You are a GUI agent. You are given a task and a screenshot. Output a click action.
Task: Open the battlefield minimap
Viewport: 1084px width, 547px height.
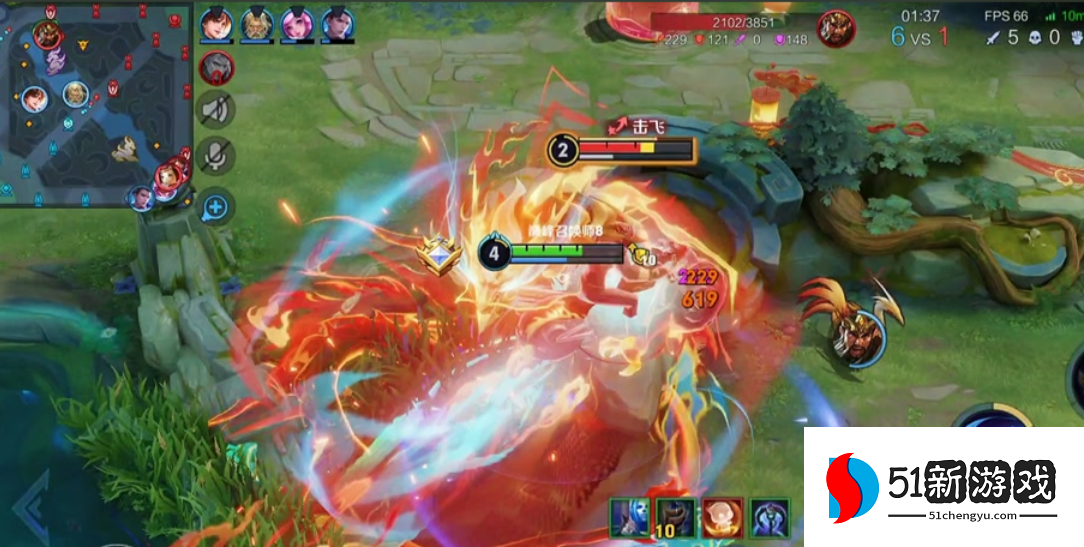point(97,102)
